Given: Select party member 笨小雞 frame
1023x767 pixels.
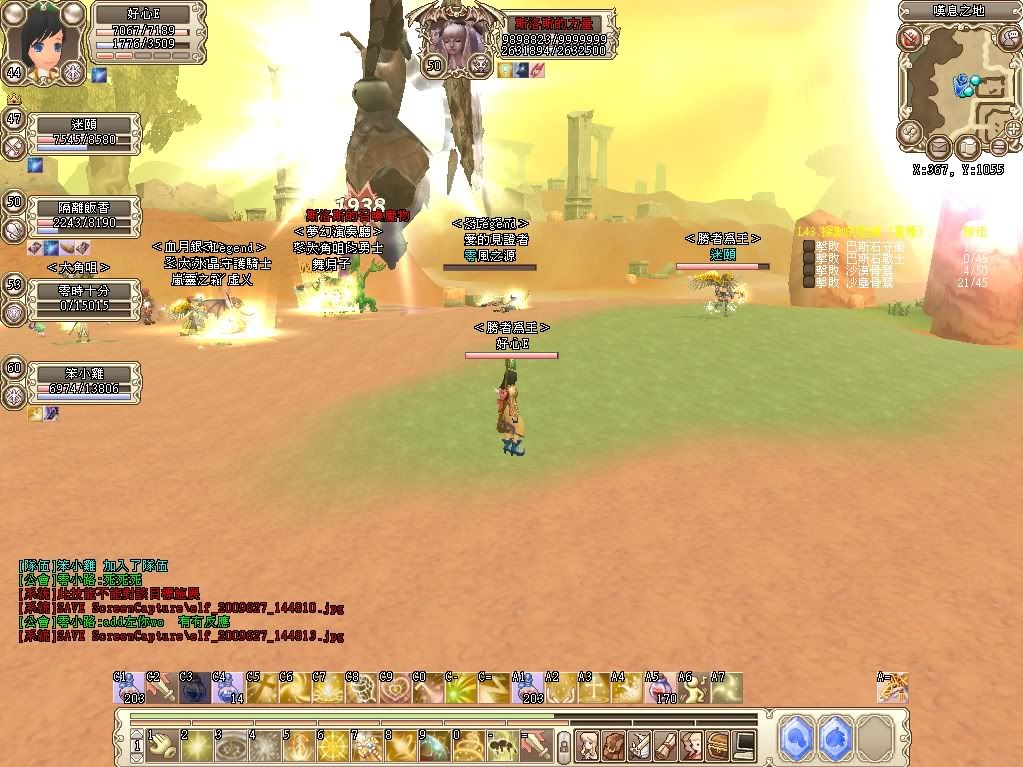Looking at the screenshot, I should (x=84, y=380).
